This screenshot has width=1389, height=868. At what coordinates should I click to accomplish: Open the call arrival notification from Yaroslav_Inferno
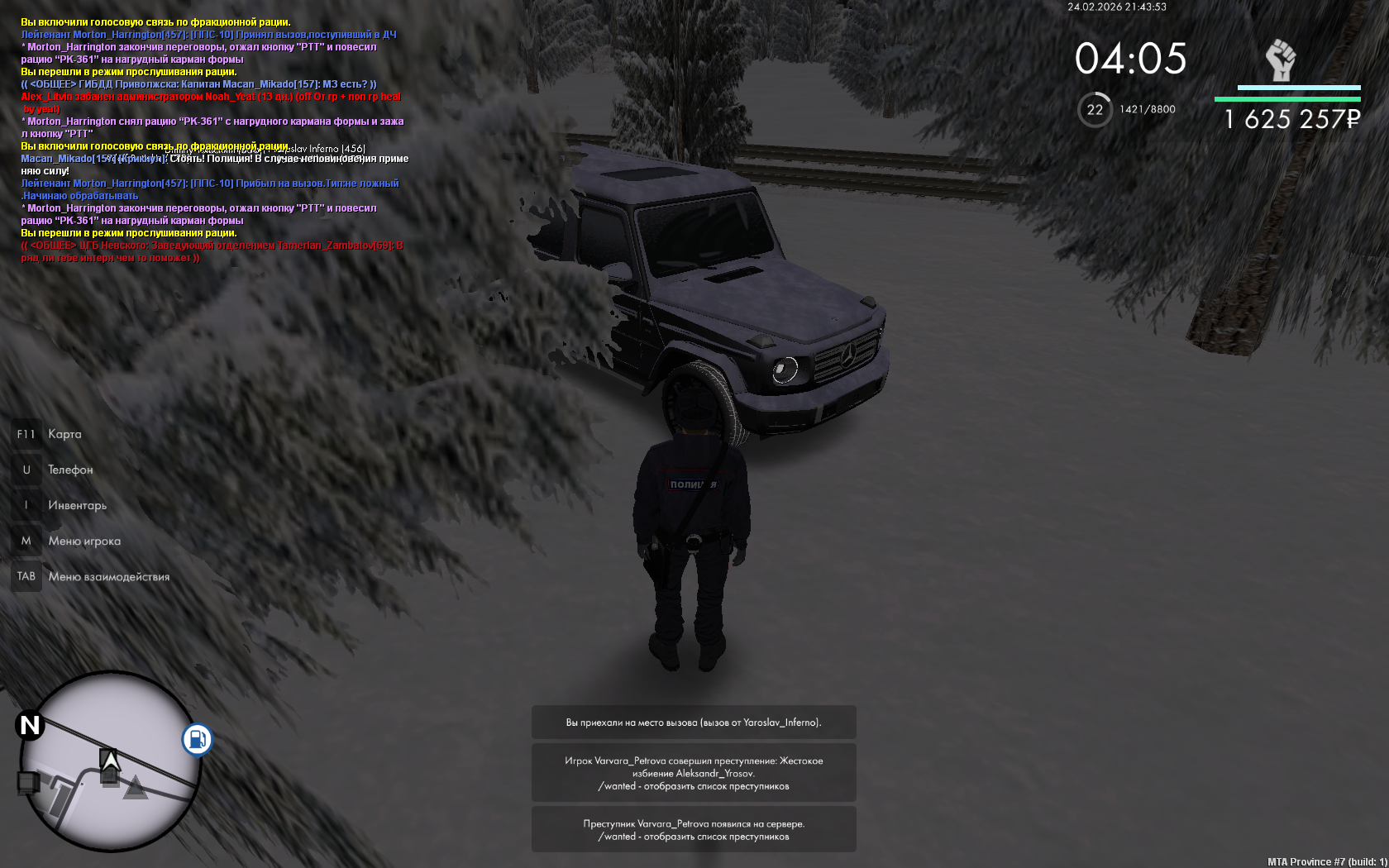(x=694, y=723)
